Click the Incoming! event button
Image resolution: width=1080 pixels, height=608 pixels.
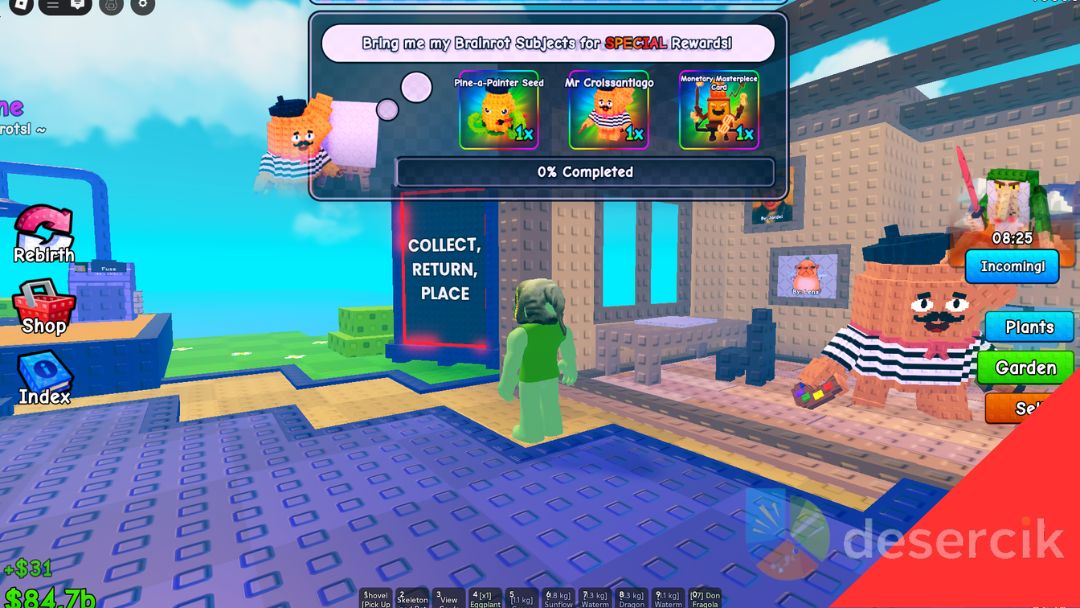(x=1012, y=267)
